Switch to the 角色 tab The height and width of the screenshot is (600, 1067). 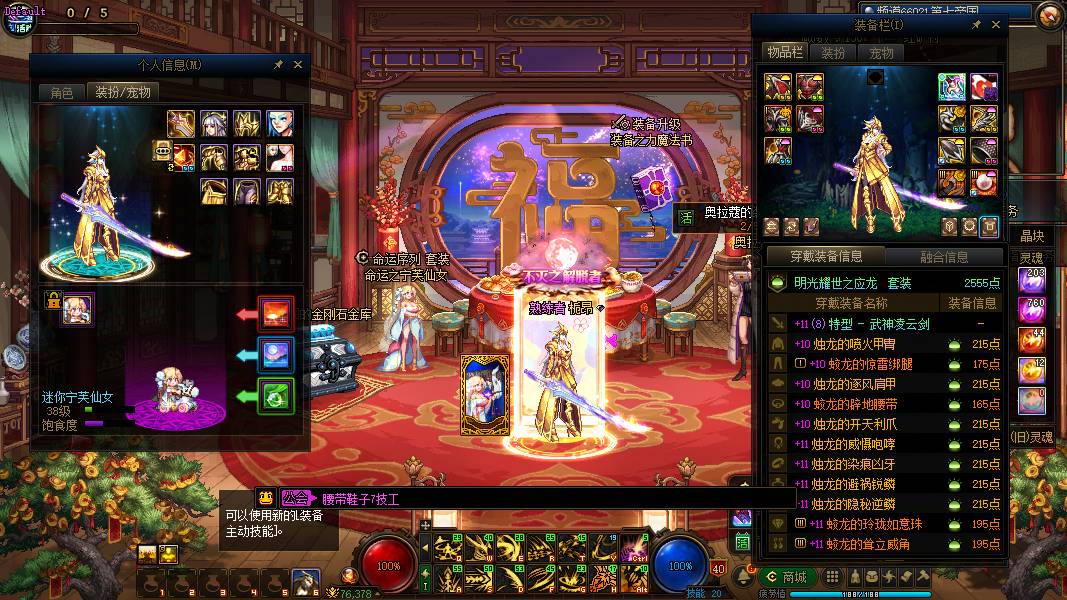62,92
